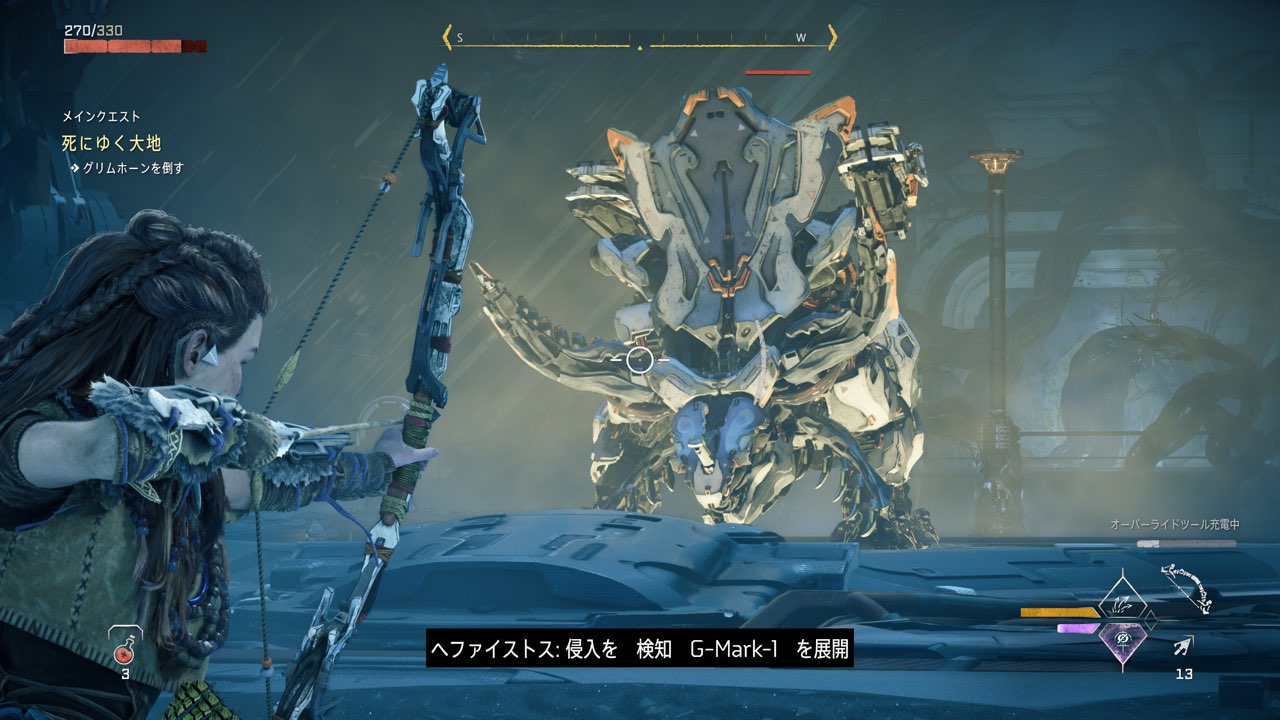This screenshot has width=1280, height=720.
Task: Select the equipped hunter bow weapon icon
Action: (1186, 590)
